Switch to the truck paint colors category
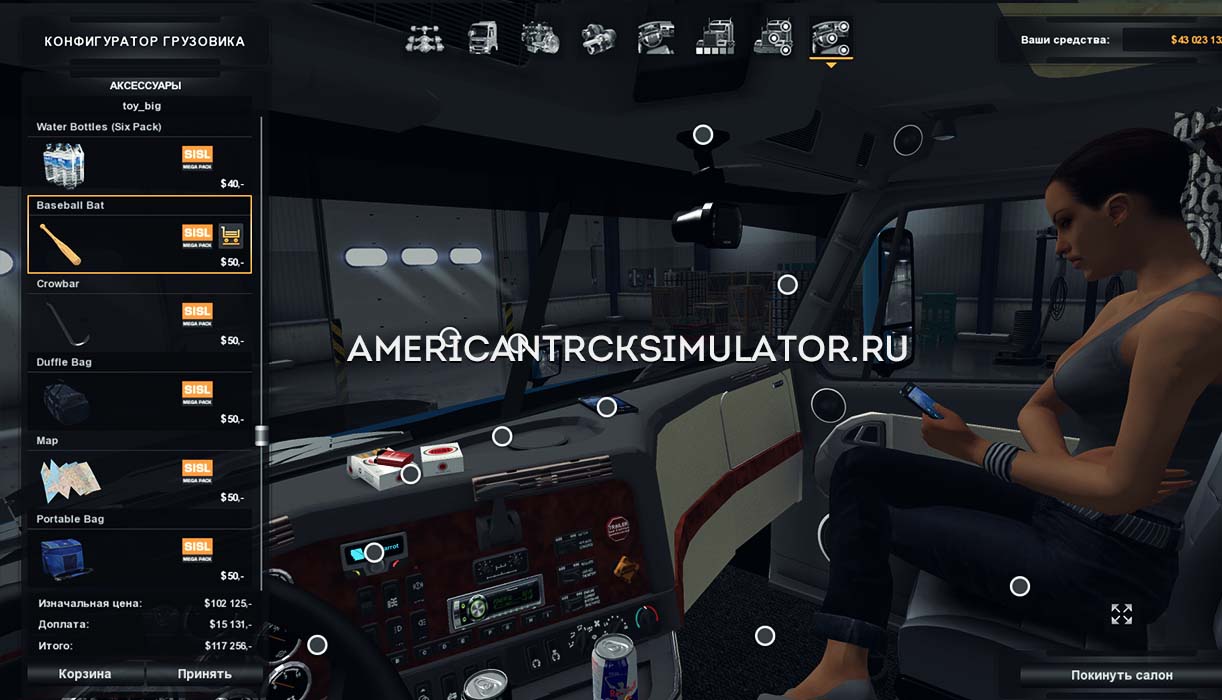This screenshot has height=700, width=1222. click(716, 38)
